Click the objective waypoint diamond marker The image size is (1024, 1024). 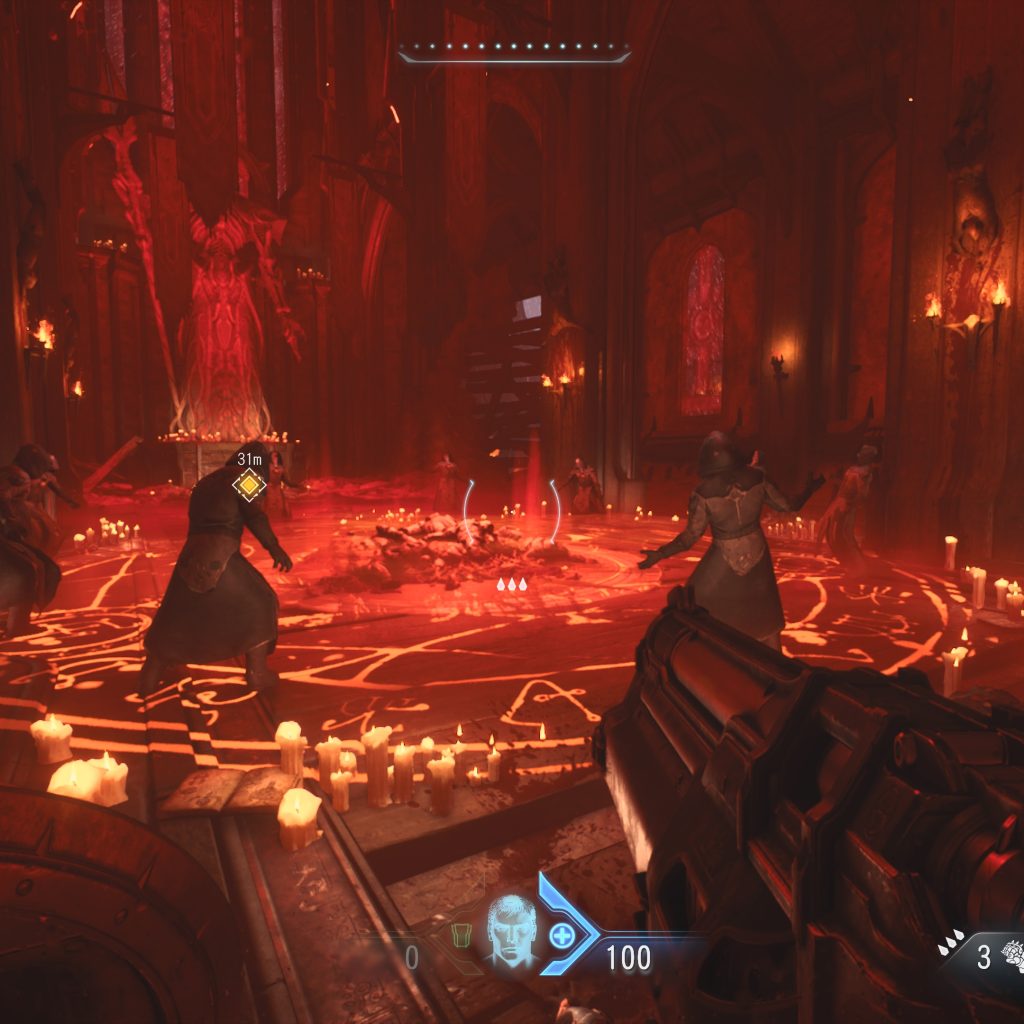coord(247,485)
